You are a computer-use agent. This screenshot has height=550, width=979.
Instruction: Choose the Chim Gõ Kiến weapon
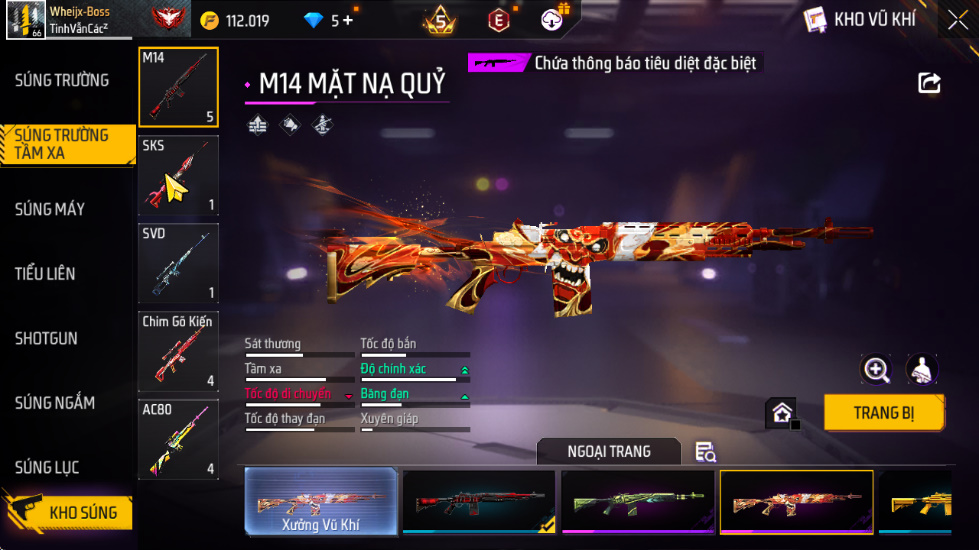click(x=178, y=350)
